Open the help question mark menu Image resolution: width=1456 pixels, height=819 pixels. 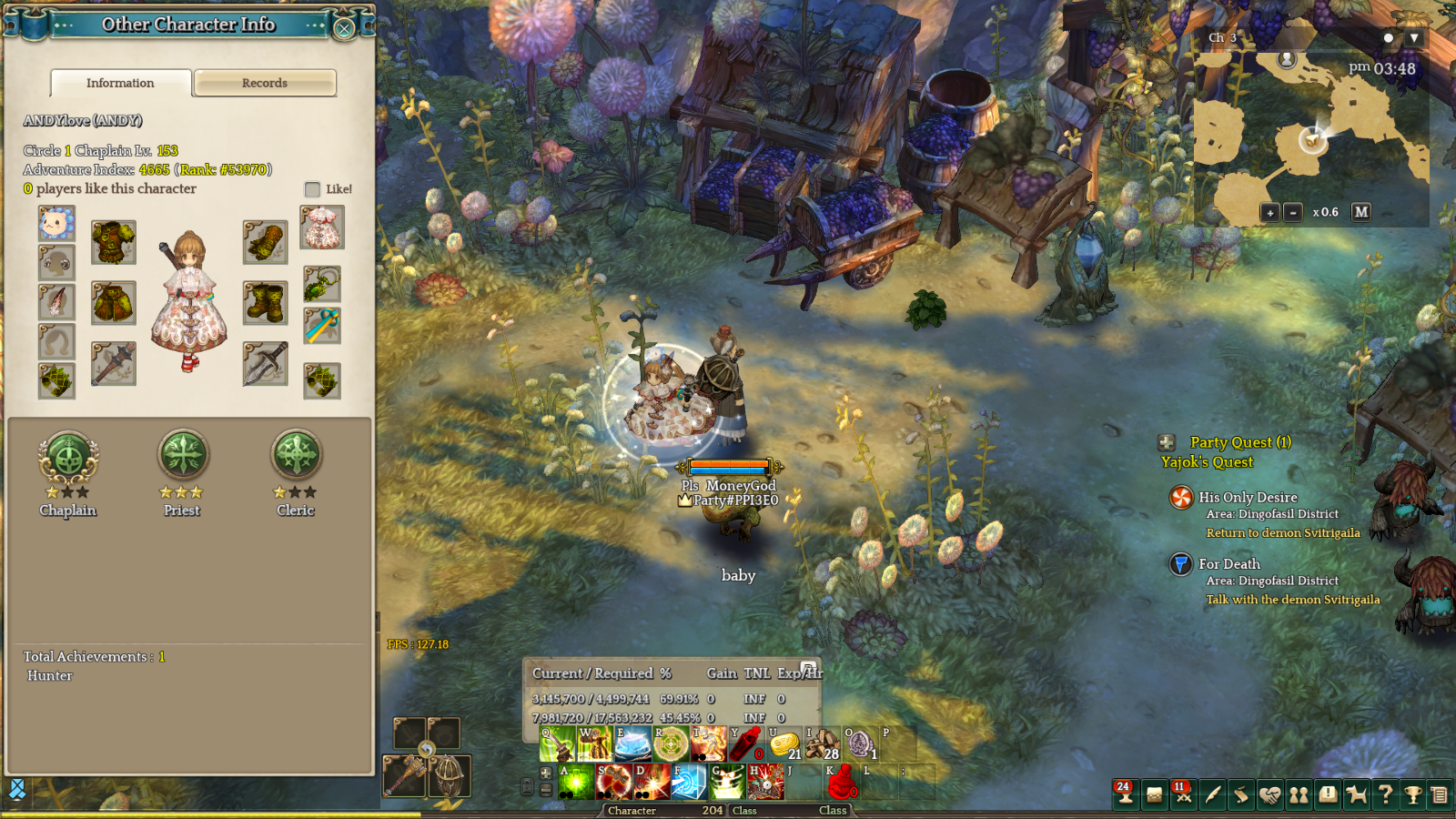1385,794
